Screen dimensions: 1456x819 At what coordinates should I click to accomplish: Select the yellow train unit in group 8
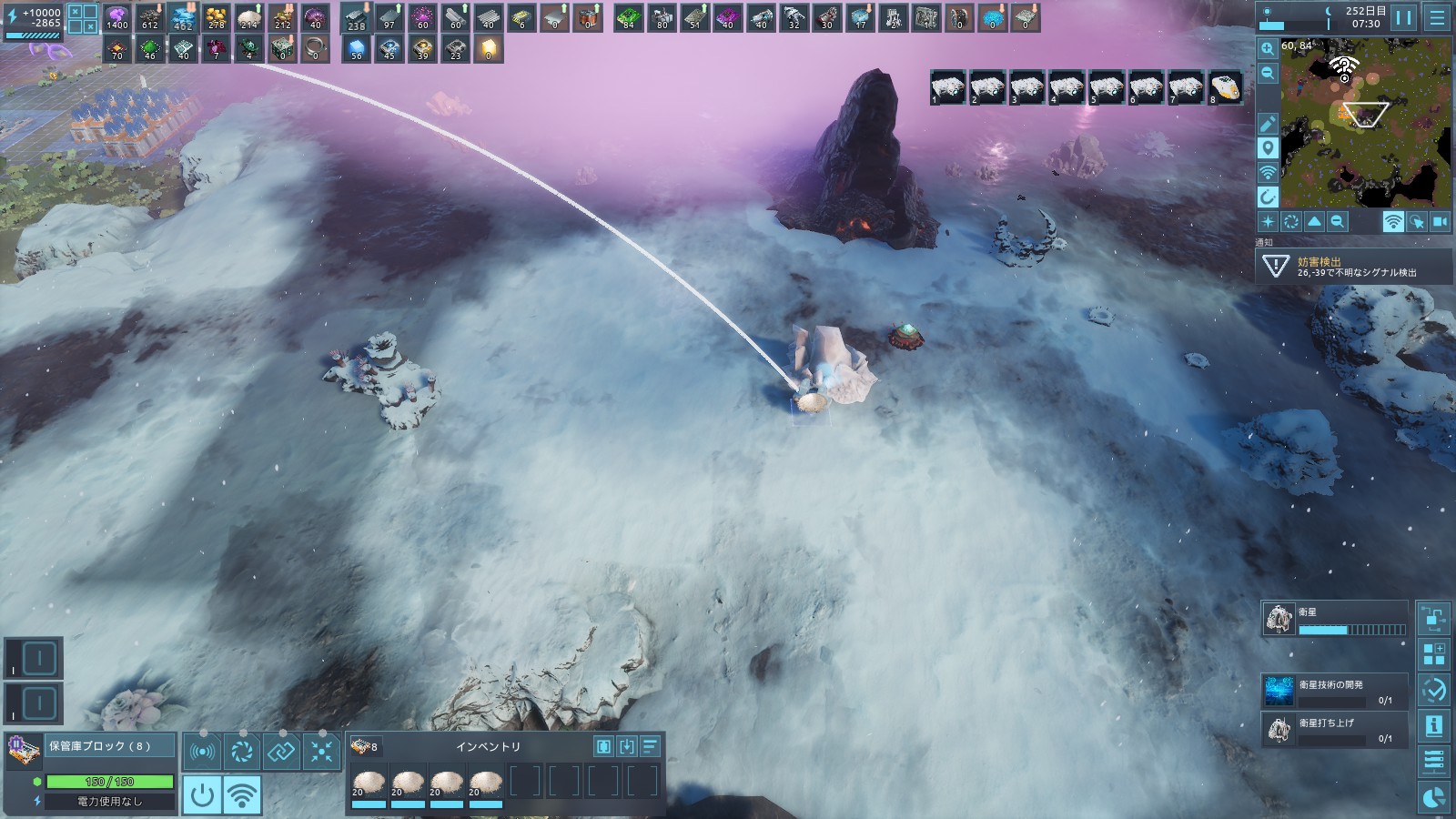1226,87
